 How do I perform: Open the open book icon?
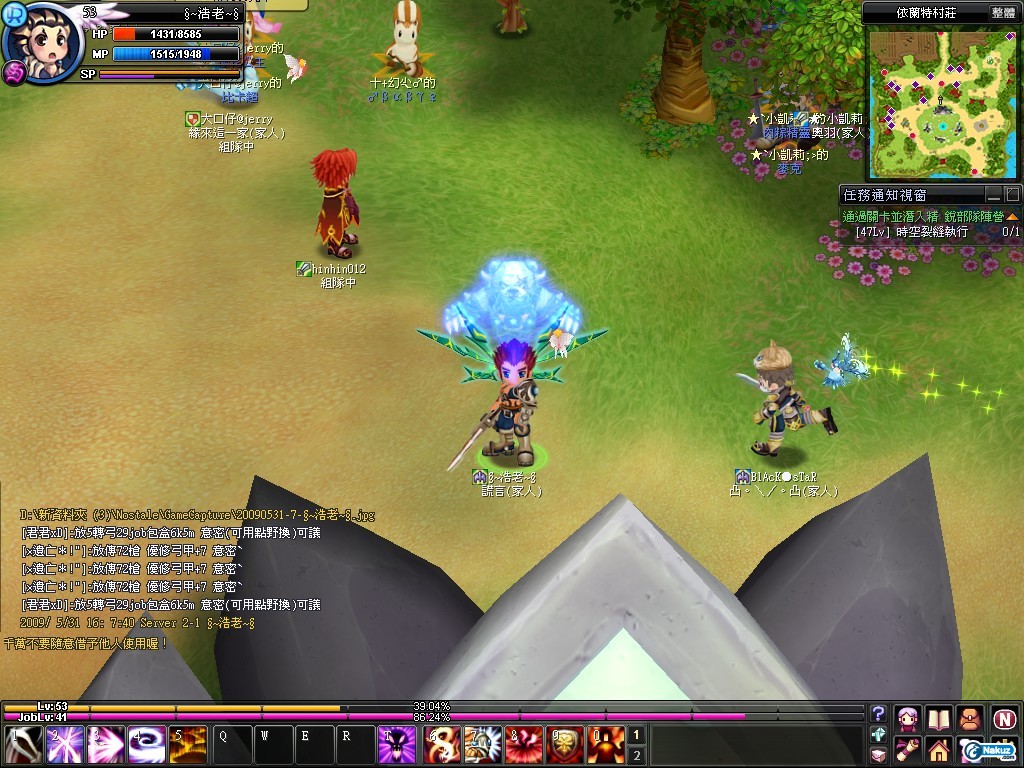point(938,719)
